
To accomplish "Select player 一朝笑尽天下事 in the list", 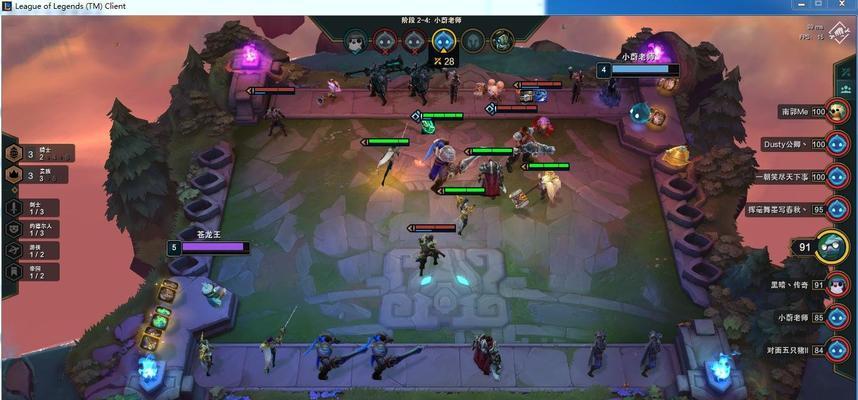I will pyautogui.click(x=837, y=176).
